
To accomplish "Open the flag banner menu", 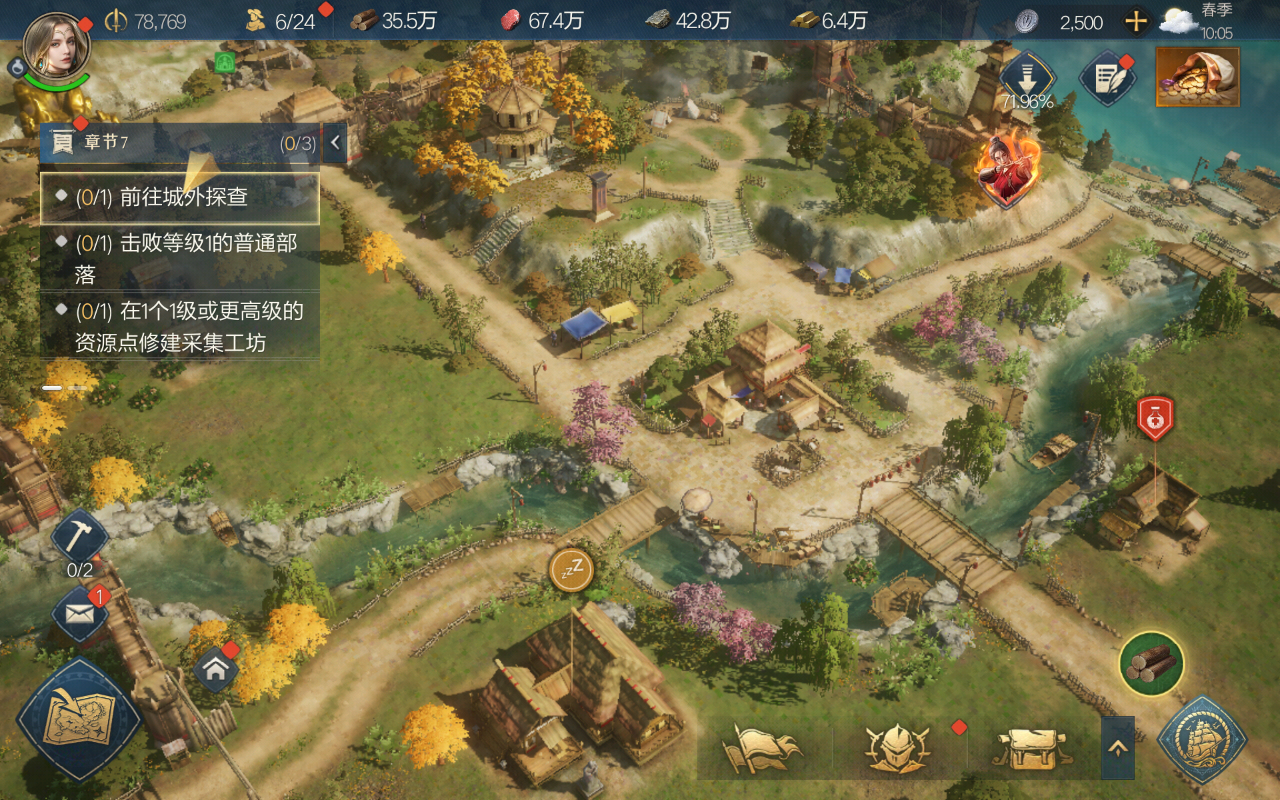I will [764, 748].
